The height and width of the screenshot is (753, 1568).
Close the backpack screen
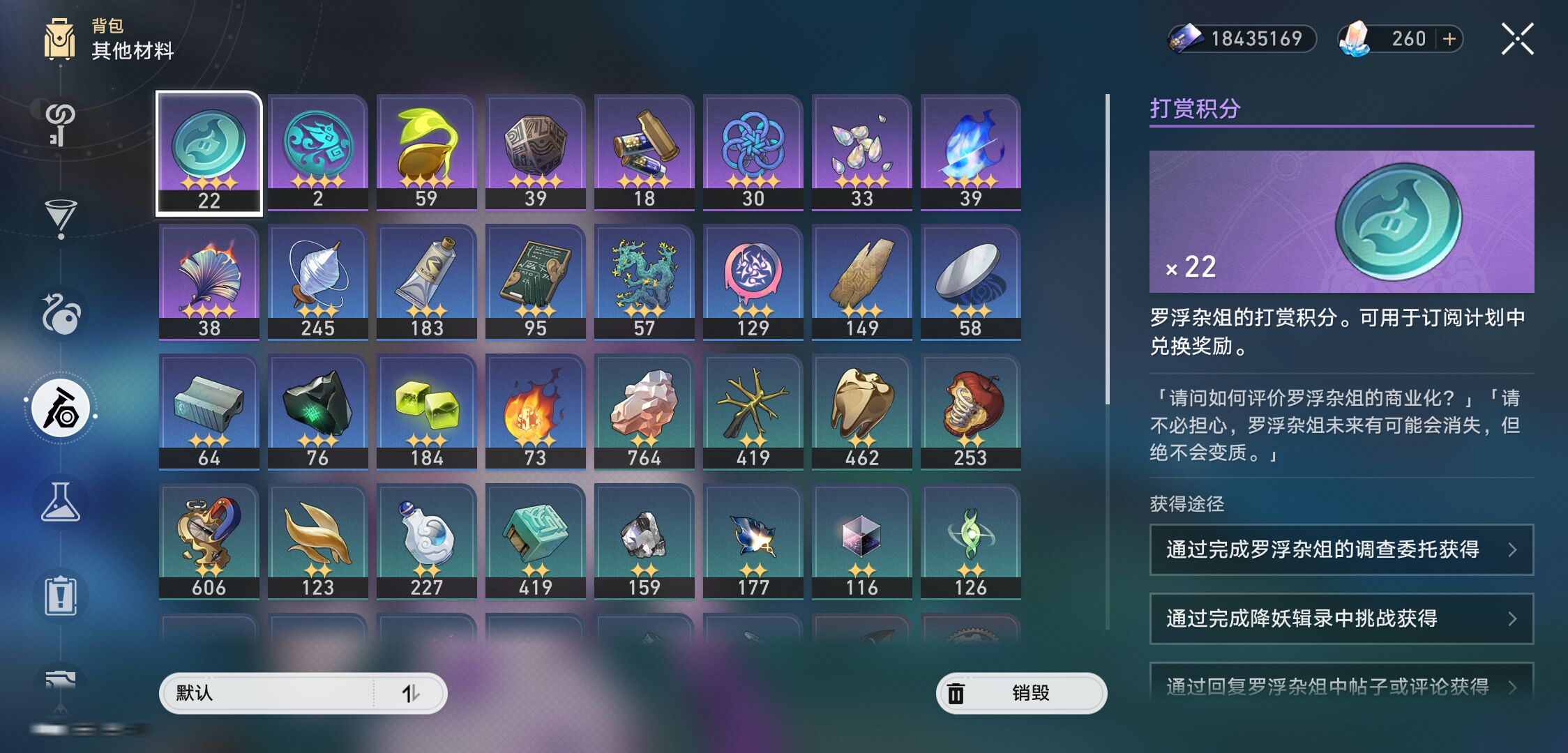(1517, 39)
